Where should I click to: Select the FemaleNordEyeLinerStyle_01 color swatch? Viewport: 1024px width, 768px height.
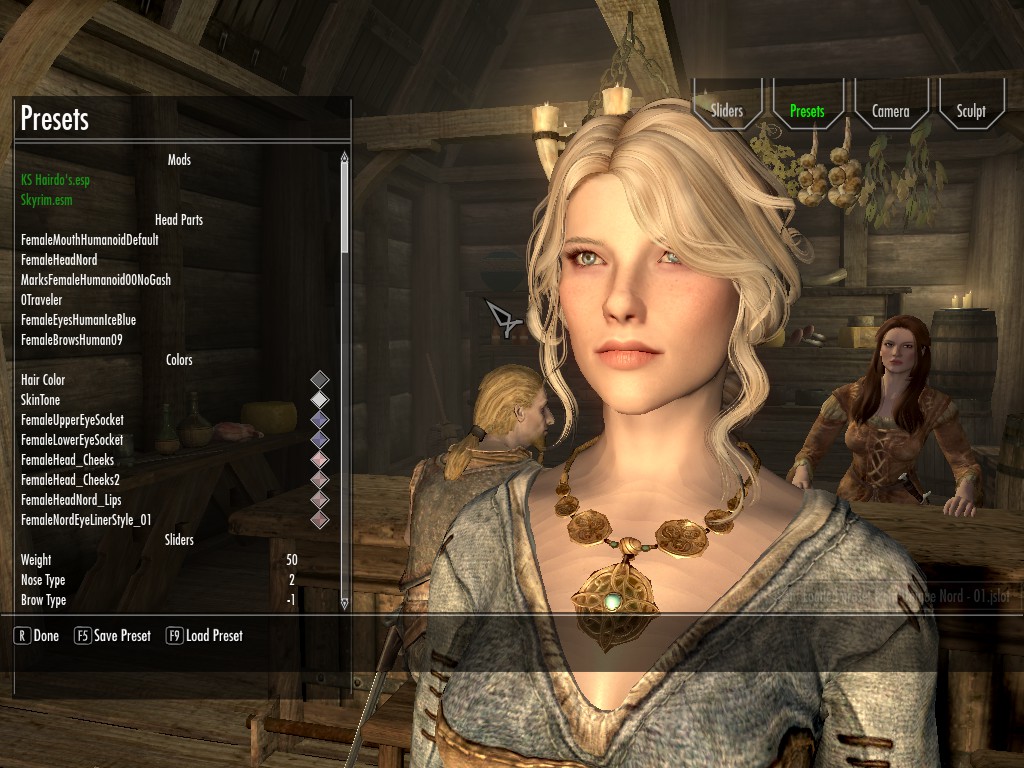(x=320, y=520)
